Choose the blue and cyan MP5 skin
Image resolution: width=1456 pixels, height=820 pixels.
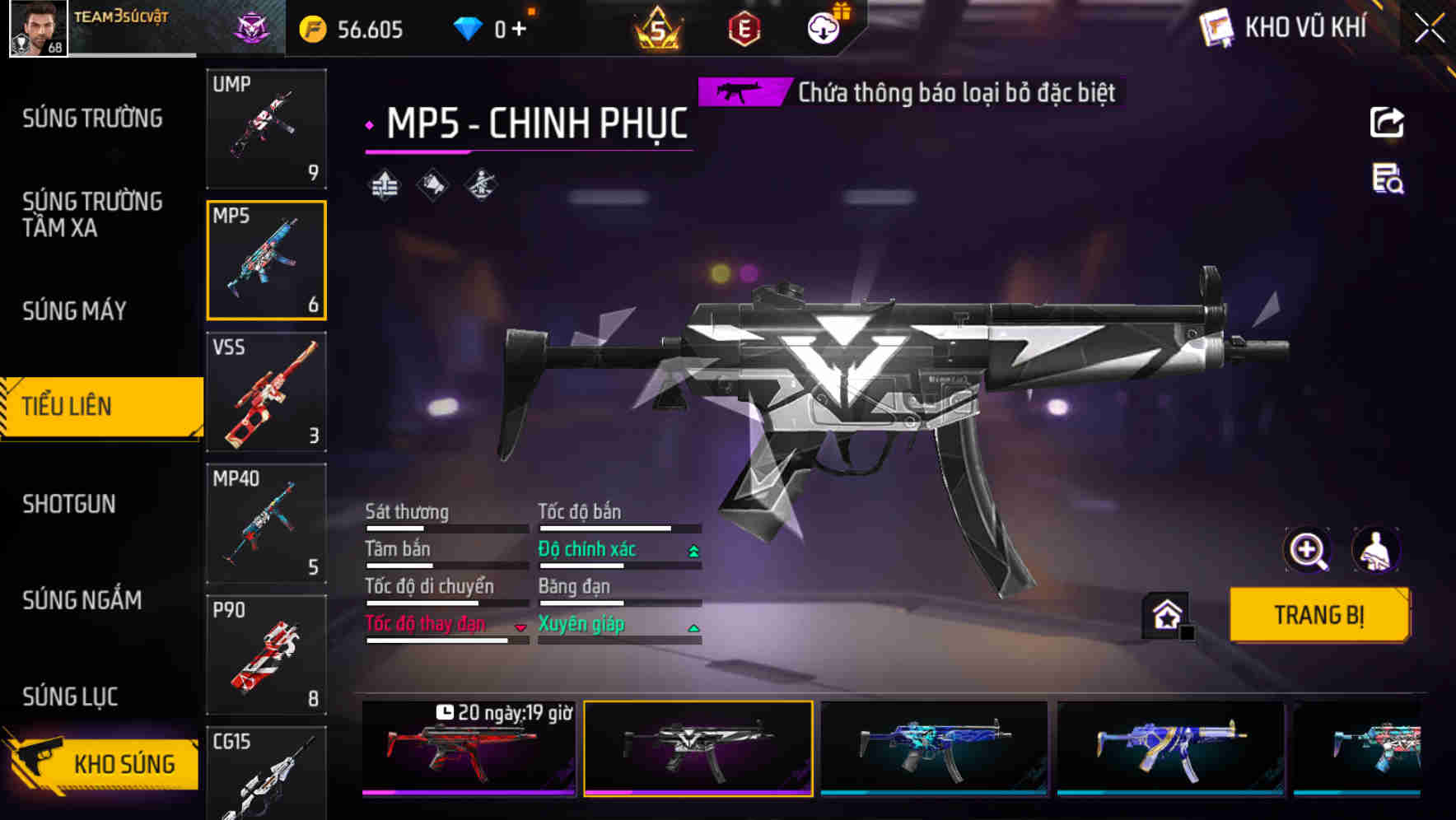[x=934, y=748]
